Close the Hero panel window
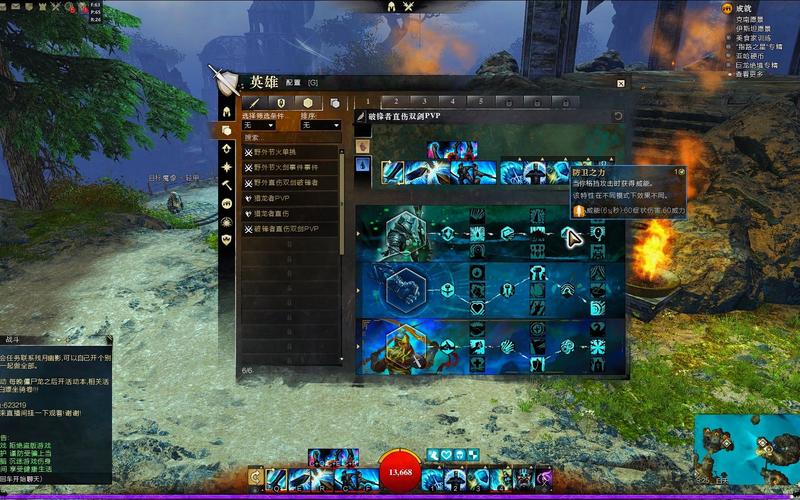The height and width of the screenshot is (500, 800). (x=620, y=84)
